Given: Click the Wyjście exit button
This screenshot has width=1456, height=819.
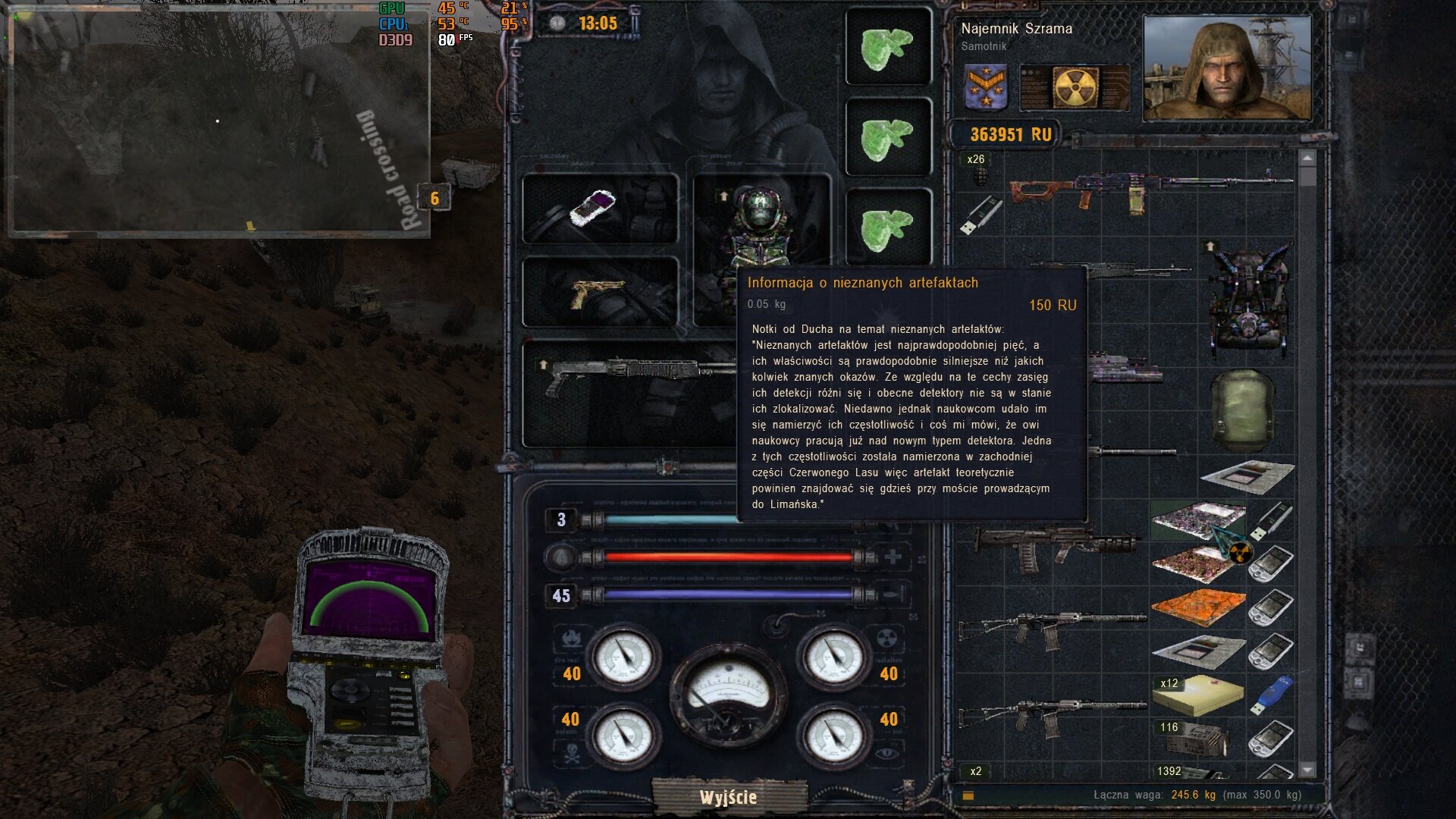Looking at the screenshot, I should click(728, 797).
